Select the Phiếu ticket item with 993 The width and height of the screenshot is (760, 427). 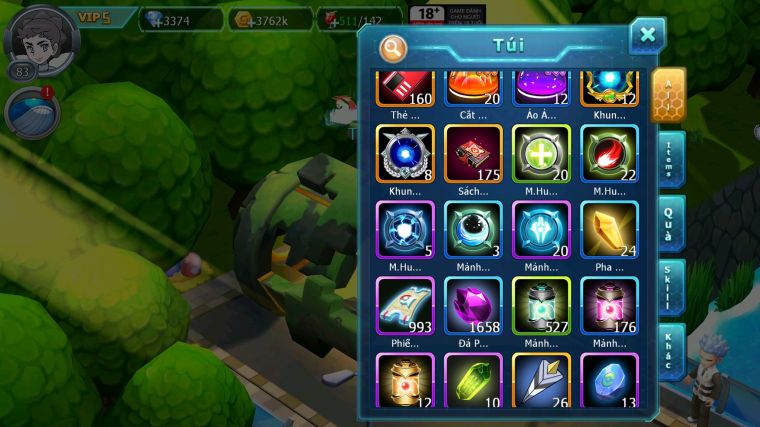point(405,305)
